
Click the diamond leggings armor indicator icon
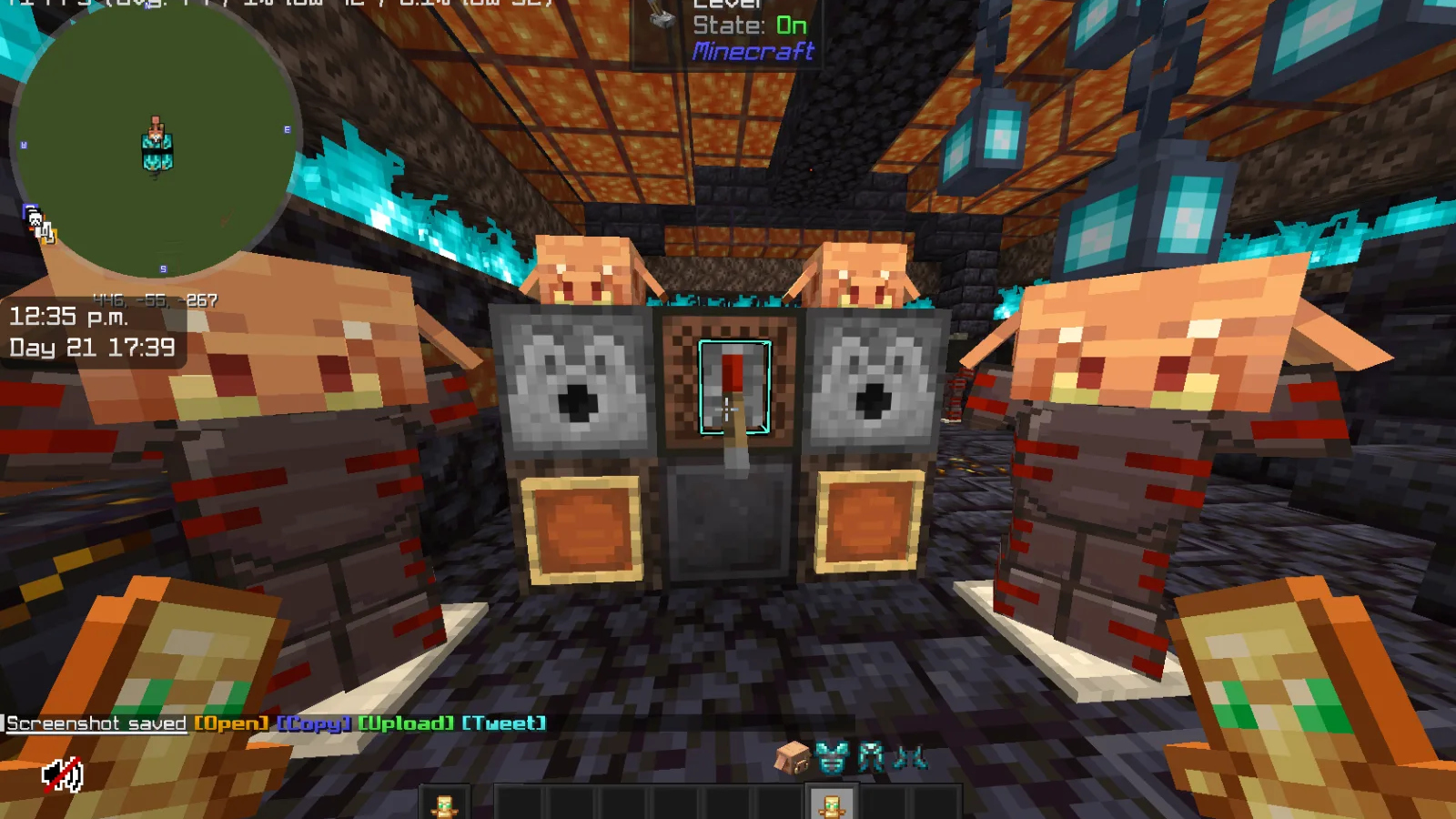tap(871, 757)
